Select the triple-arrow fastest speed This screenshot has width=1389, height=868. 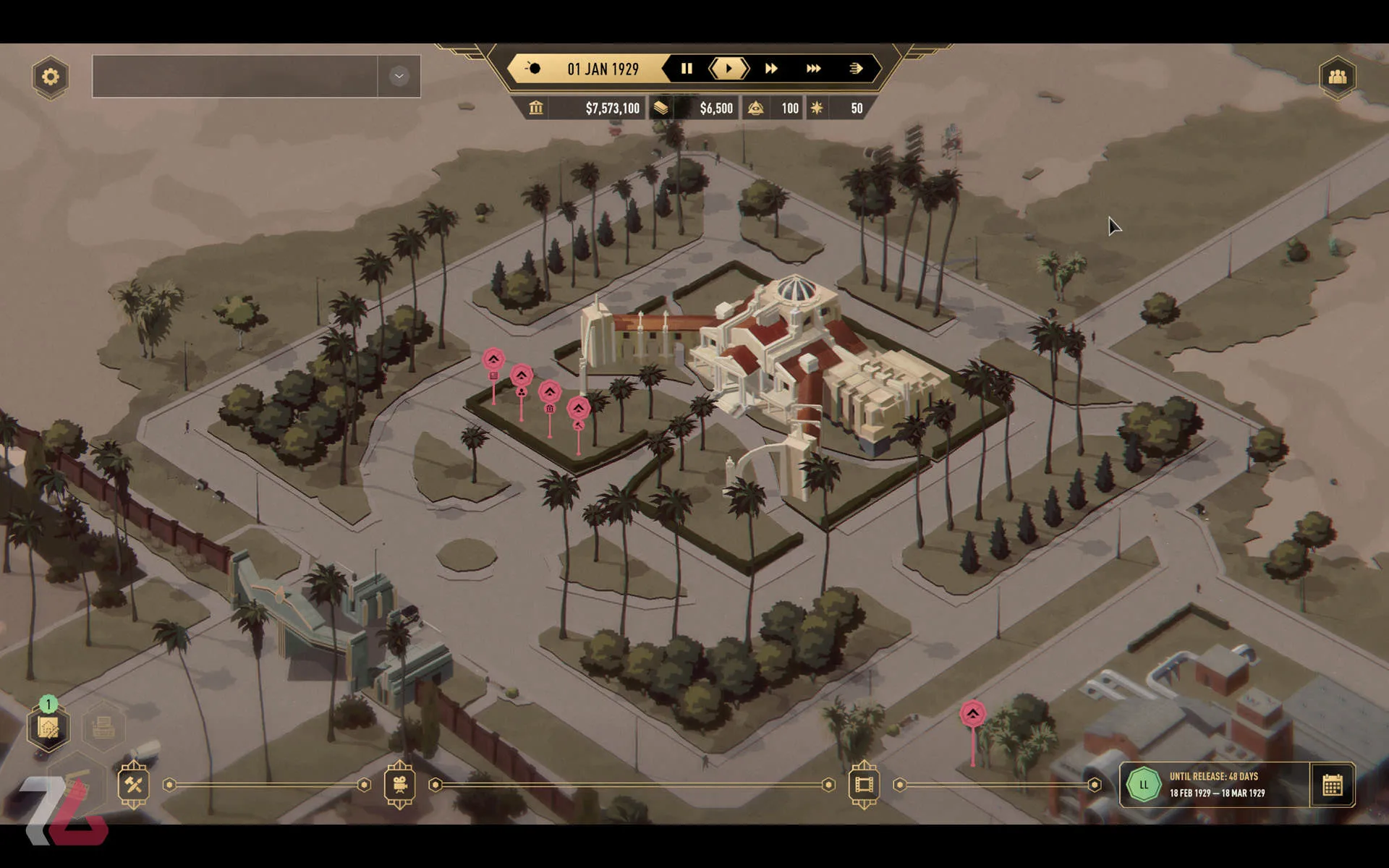(813, 69)
